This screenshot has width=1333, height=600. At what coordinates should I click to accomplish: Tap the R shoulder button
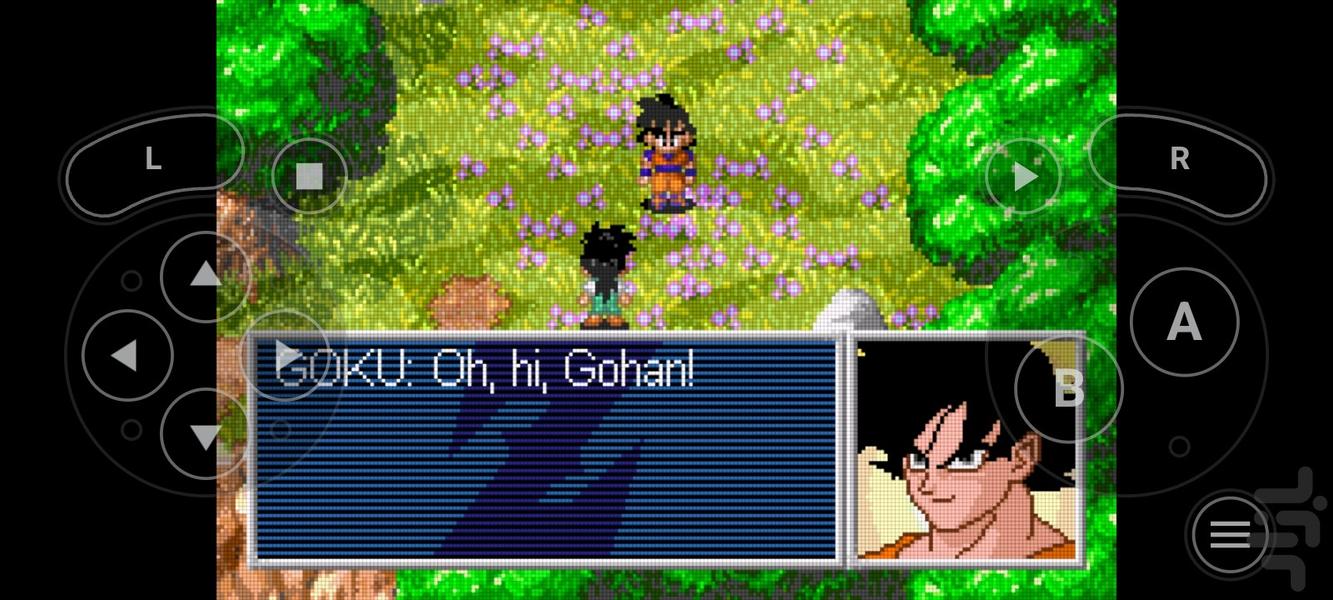point(1180,160)
